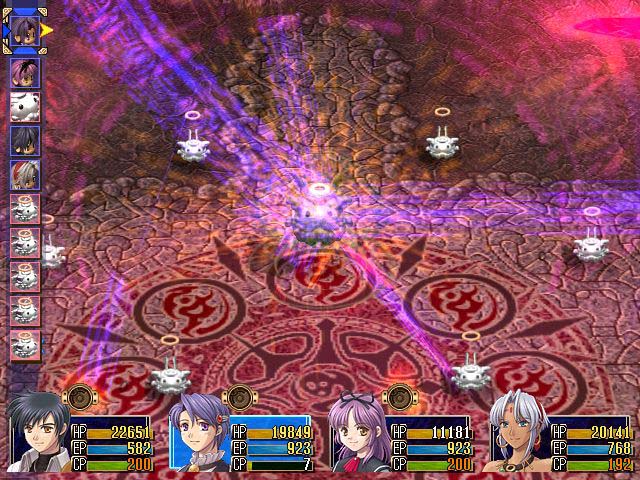
Task: Select the dark-haired man in turn order
Action: [25, 140]
